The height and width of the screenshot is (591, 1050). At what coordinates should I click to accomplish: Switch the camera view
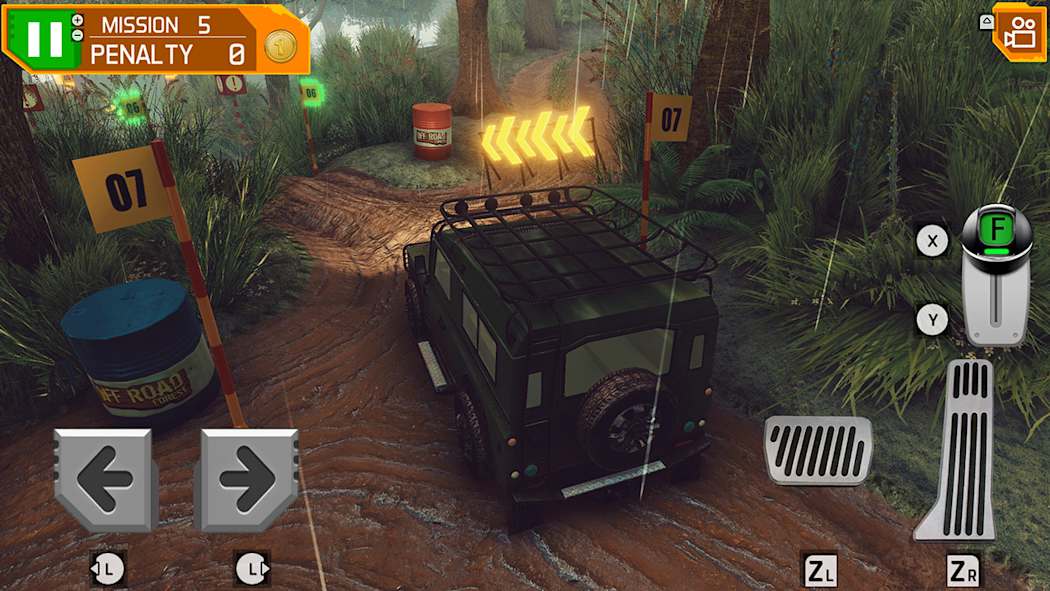1021,33
